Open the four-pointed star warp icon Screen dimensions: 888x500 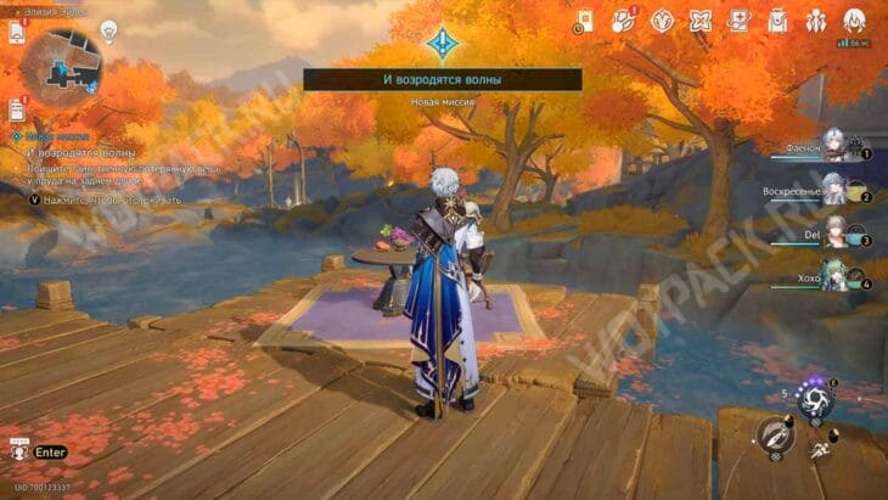(x=700, y=20)
